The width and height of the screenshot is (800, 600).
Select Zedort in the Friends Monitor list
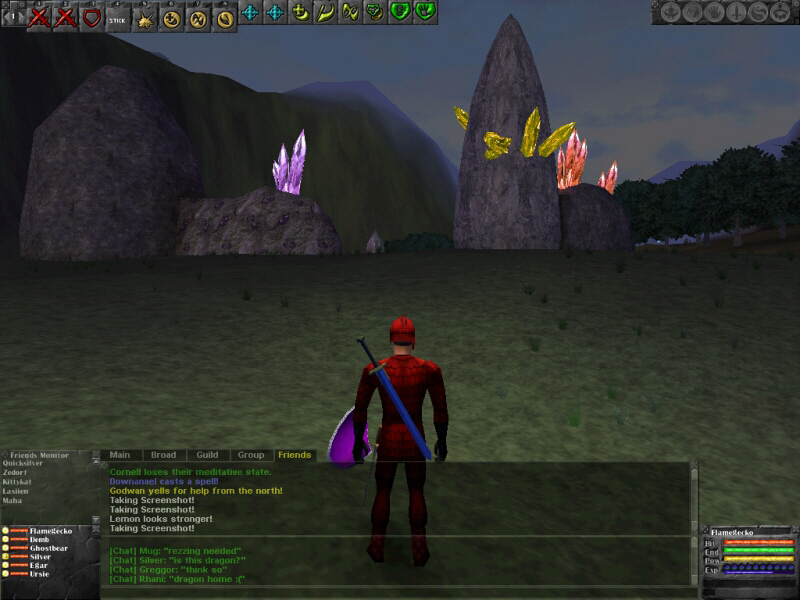click(x=15, y=472)
